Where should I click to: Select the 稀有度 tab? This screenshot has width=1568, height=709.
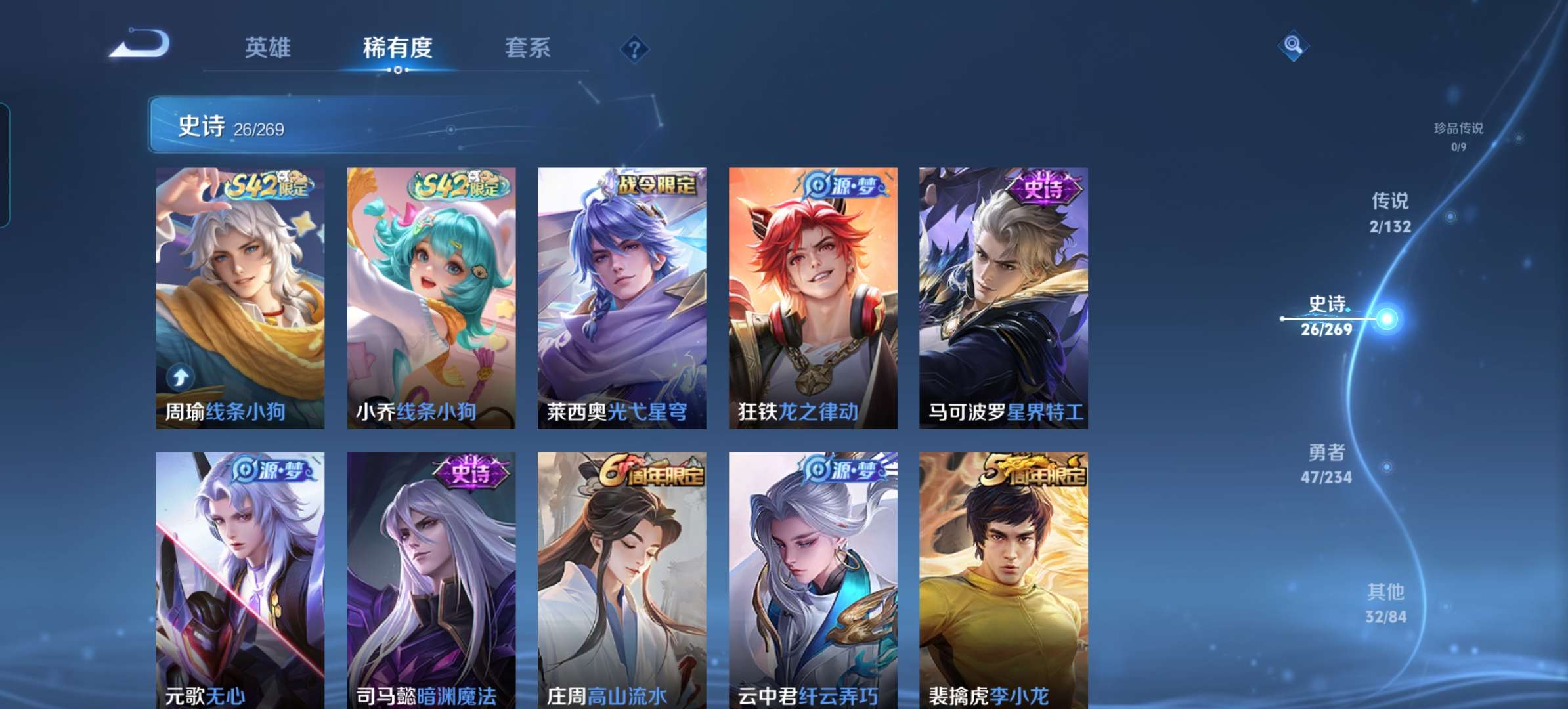(397, 48)
